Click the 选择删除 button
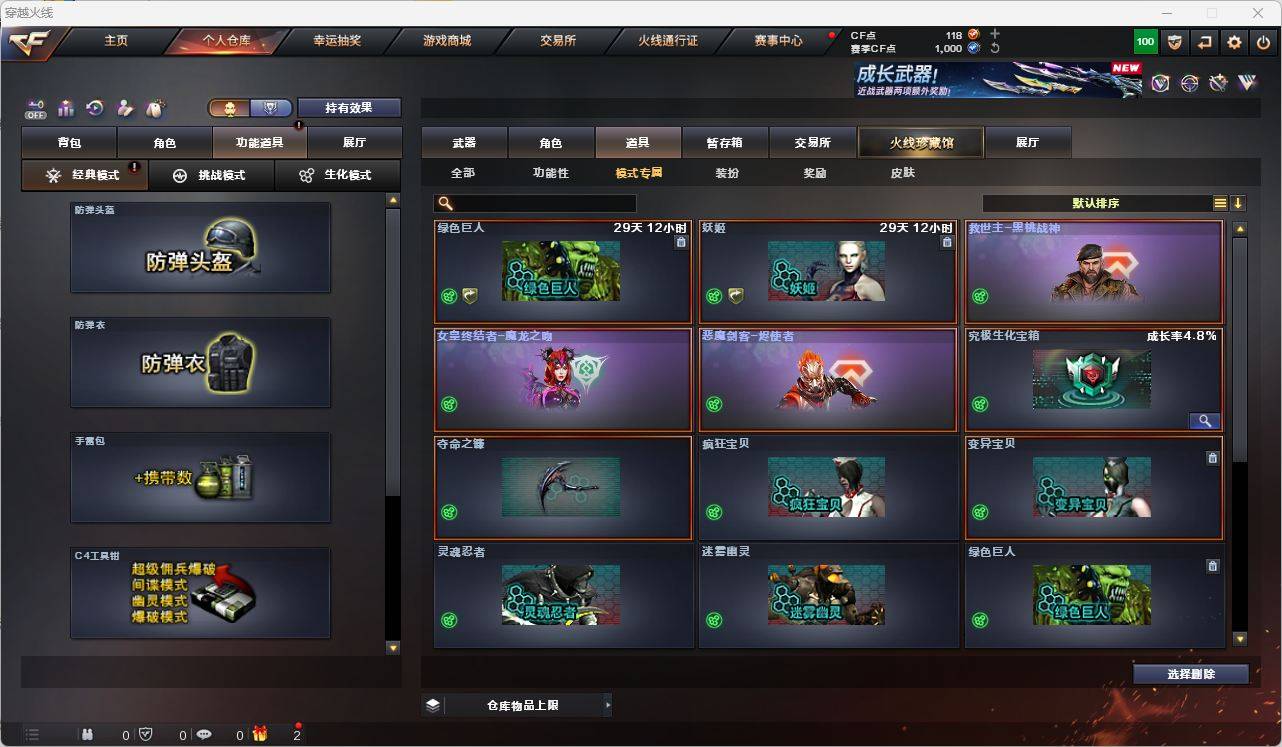1282x747 pixels. coord(1190,674)
